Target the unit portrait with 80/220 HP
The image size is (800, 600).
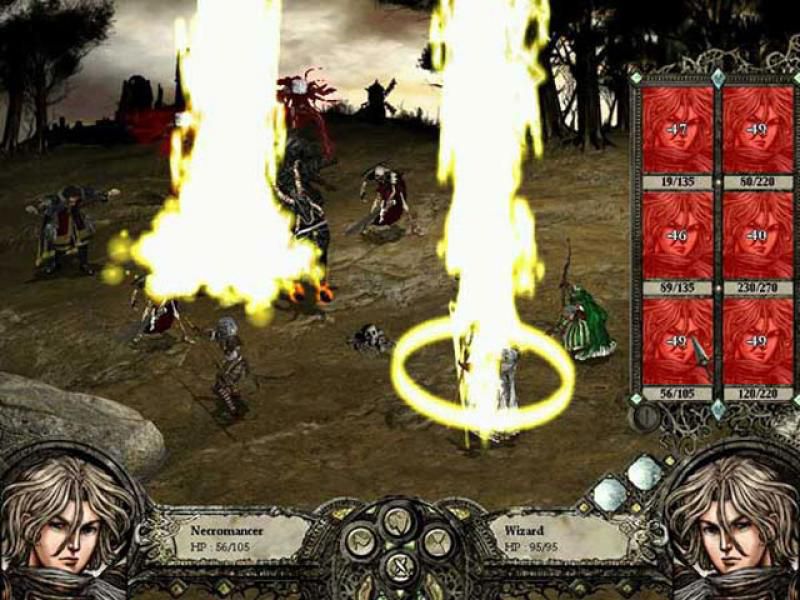tap(757, 130)
